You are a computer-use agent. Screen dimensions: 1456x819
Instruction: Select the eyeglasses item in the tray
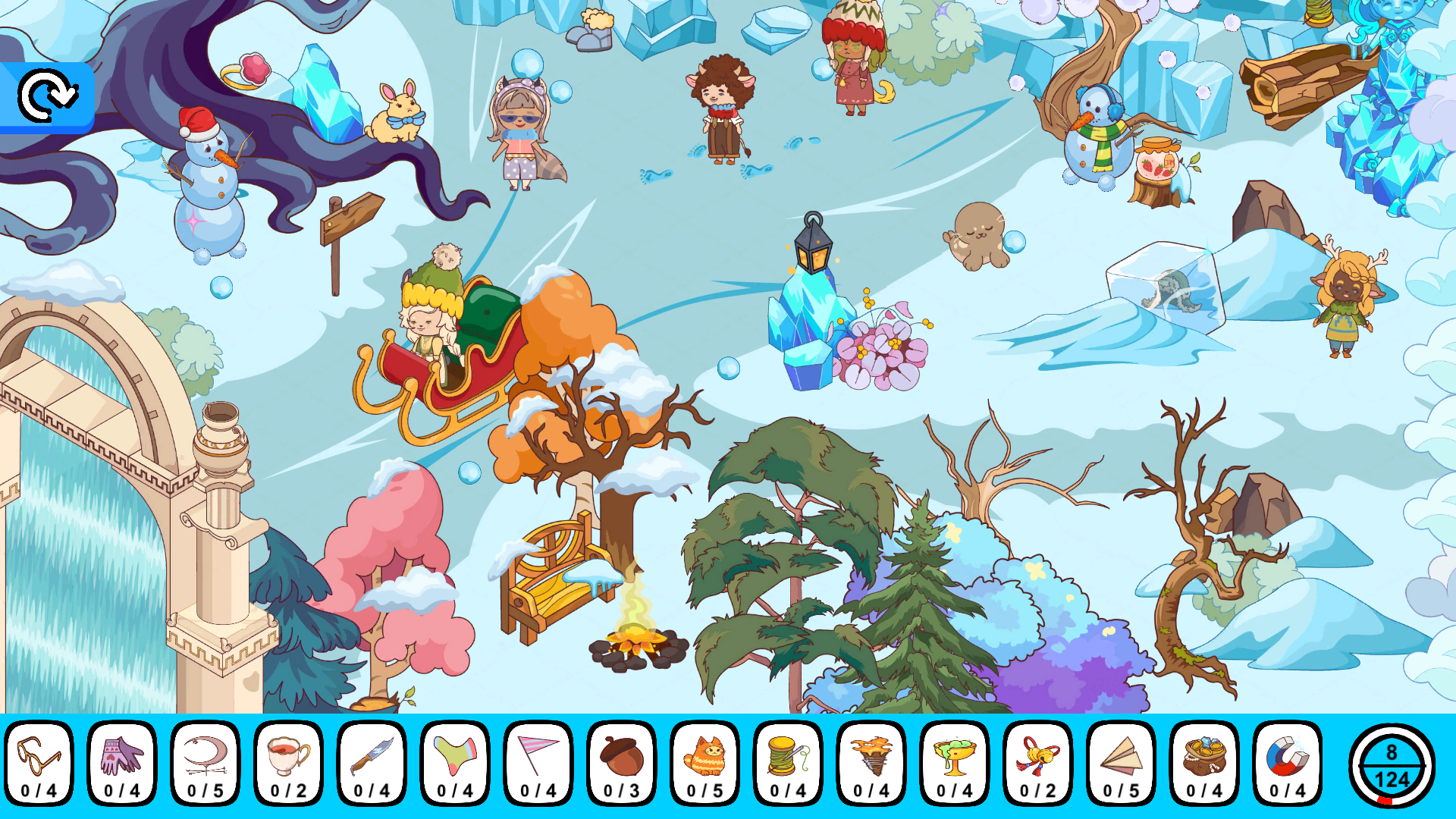(39, 762)
